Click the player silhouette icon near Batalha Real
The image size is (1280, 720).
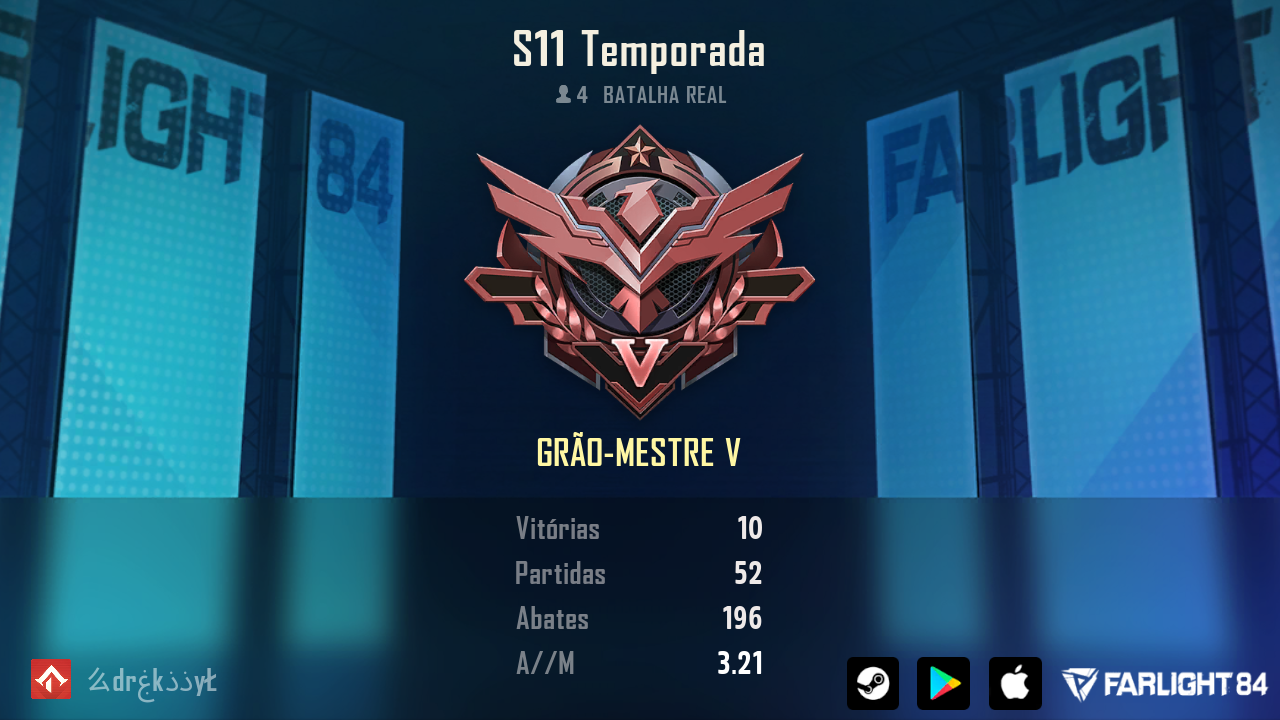(x=563, y=96)
